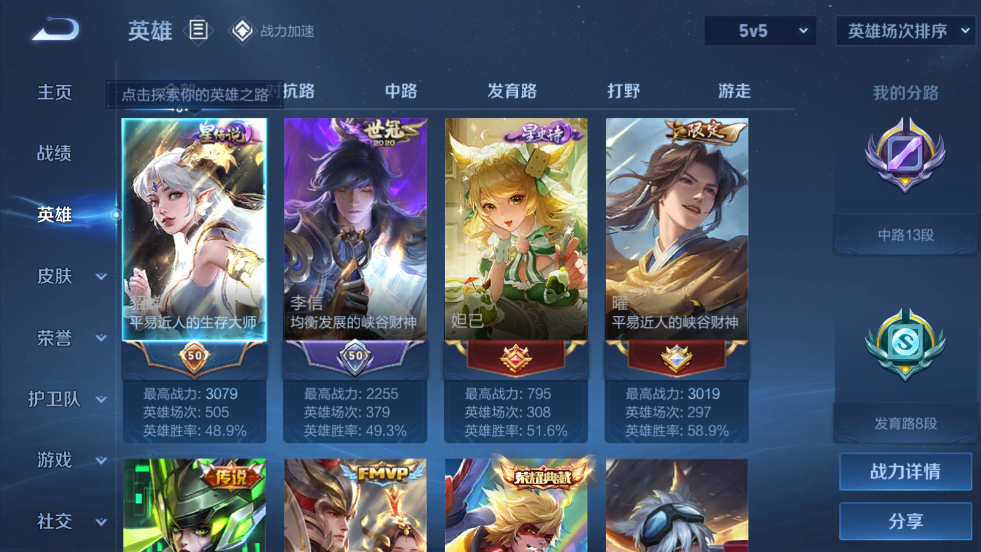Screen dimensions: 981x552
Task: Switch to the 打野 tab
Action: coord(623,91)
